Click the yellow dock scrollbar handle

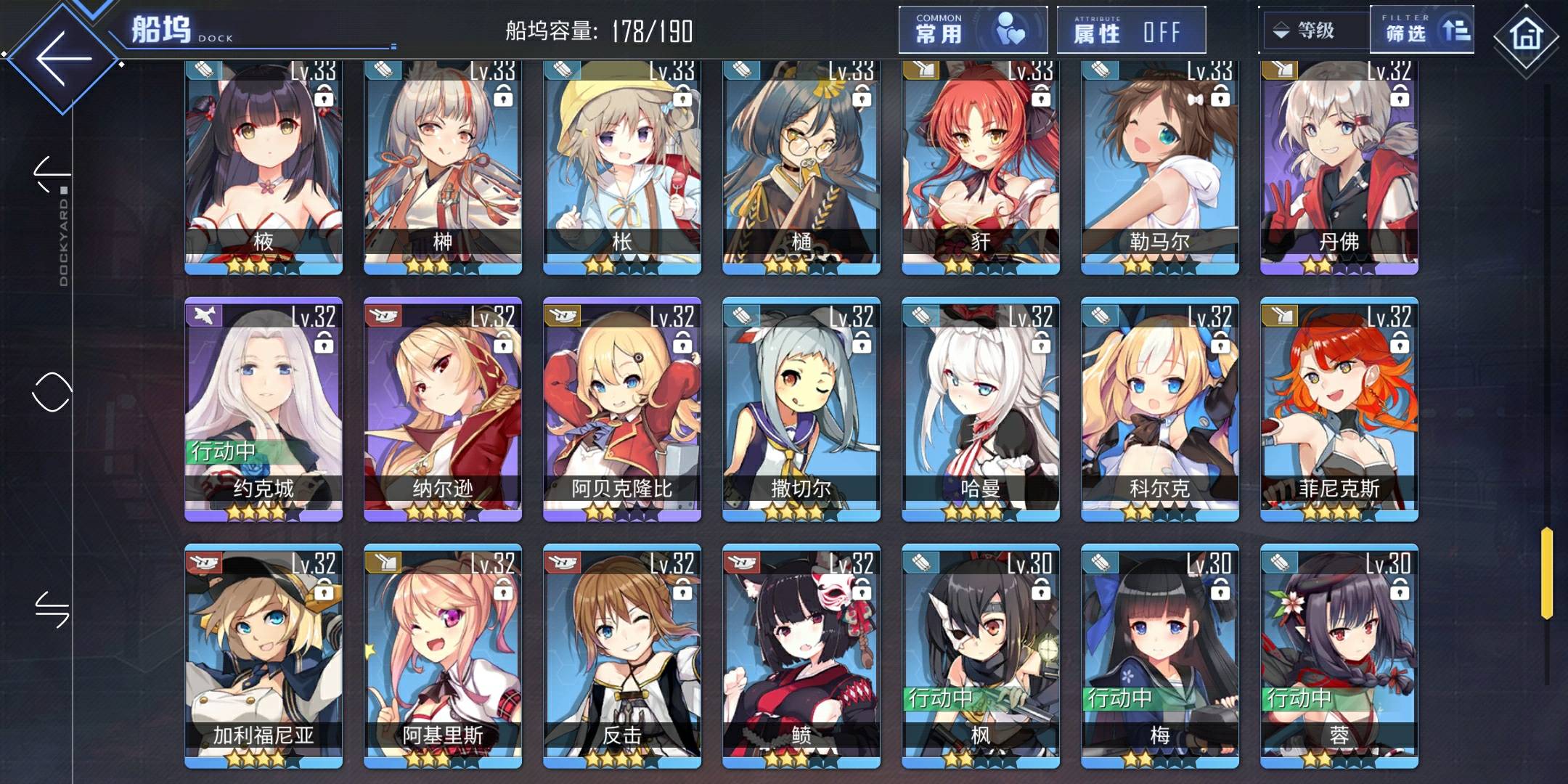[x=1547, y=573]
